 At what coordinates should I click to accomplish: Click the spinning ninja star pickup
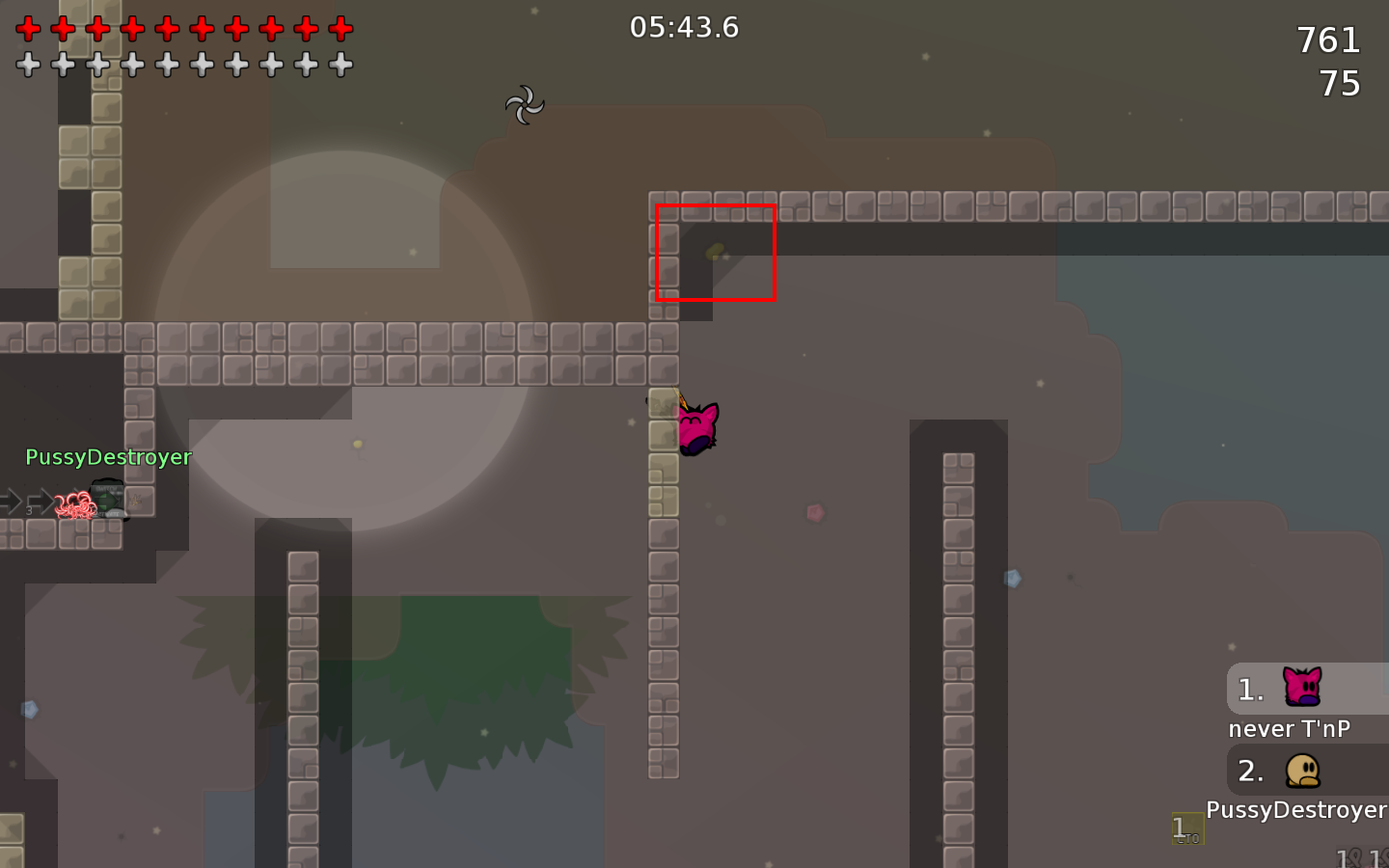pos(525,104)
